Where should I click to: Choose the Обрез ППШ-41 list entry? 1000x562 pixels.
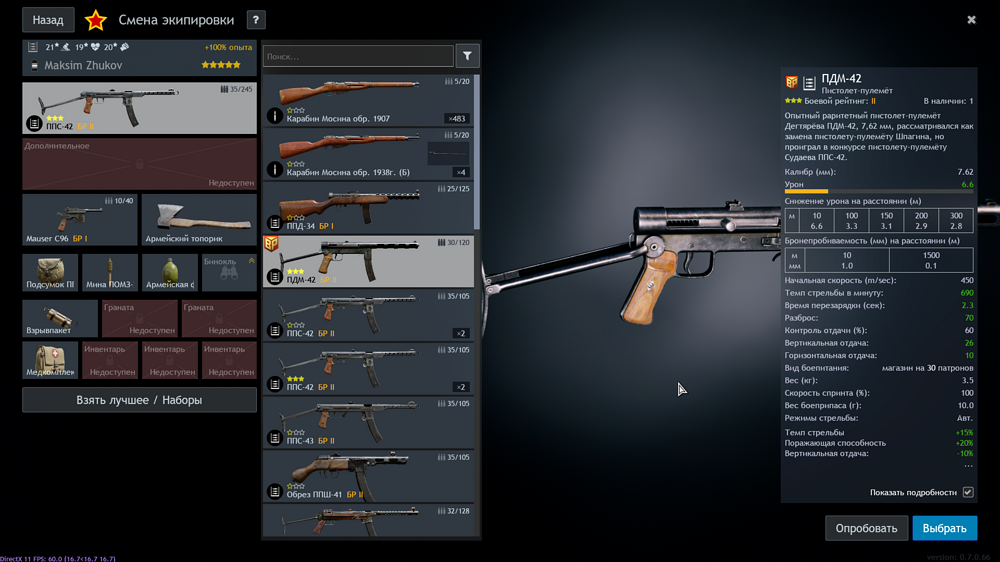tap(369, 477)
